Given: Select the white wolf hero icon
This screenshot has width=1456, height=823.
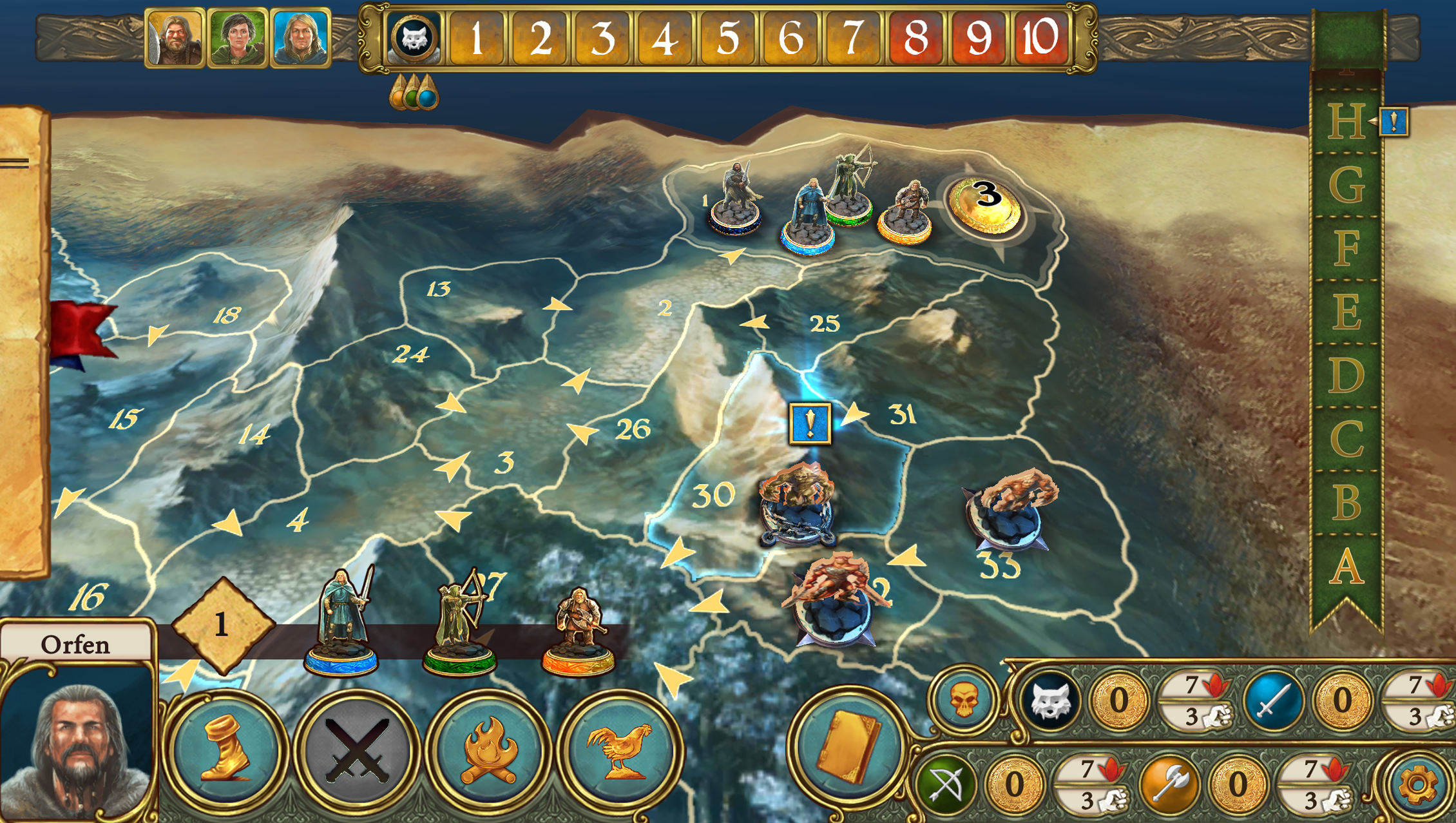Looking at the screenshot, I should click(x=1051, y=701).
